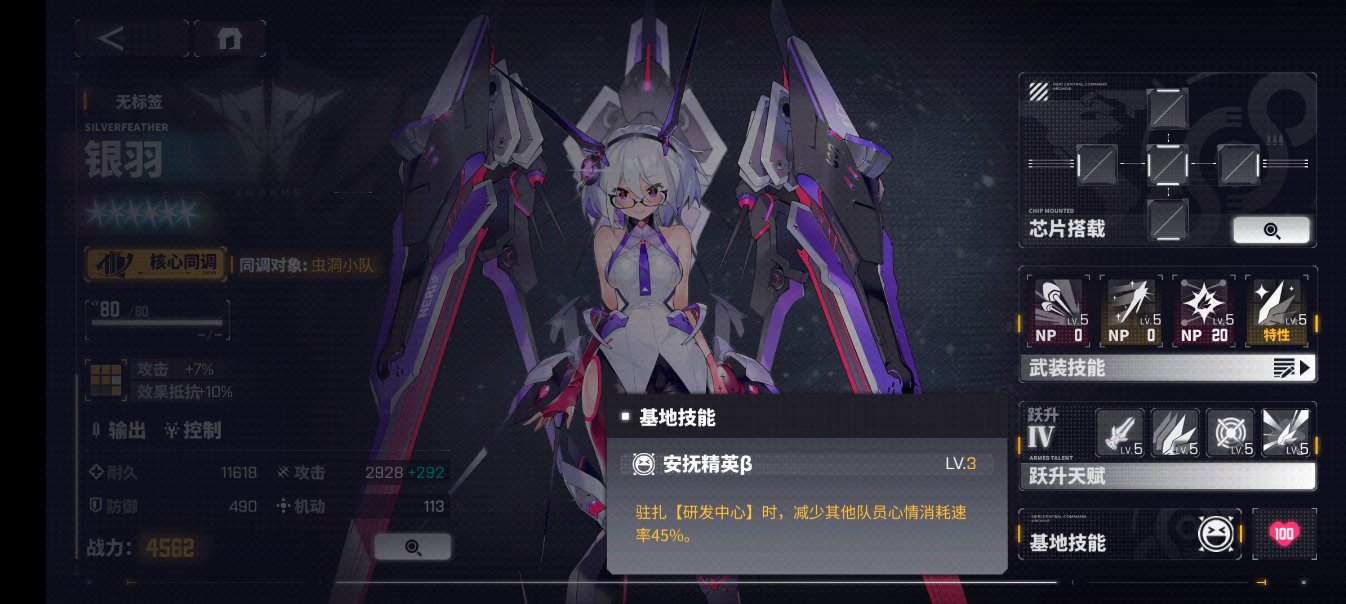The image size is (1346, 604).
Task: Return to the home screen
Action: 230,39
